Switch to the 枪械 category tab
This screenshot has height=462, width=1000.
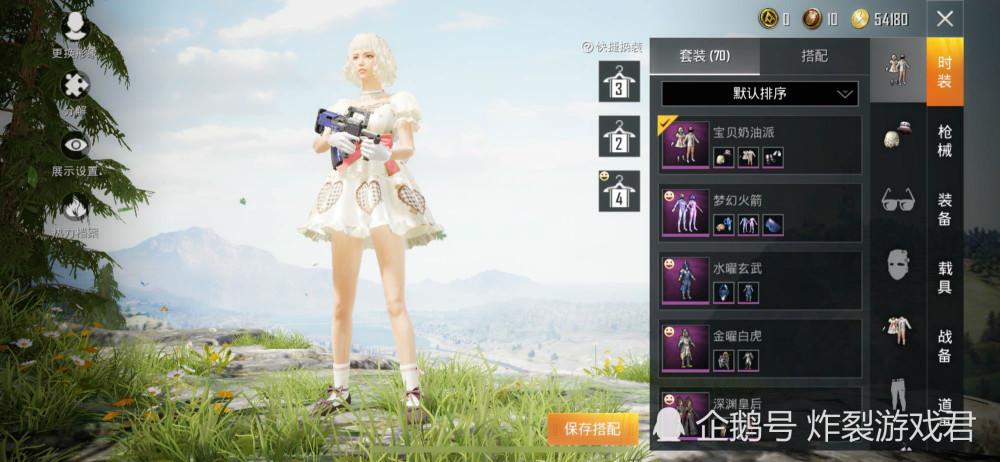945,141
